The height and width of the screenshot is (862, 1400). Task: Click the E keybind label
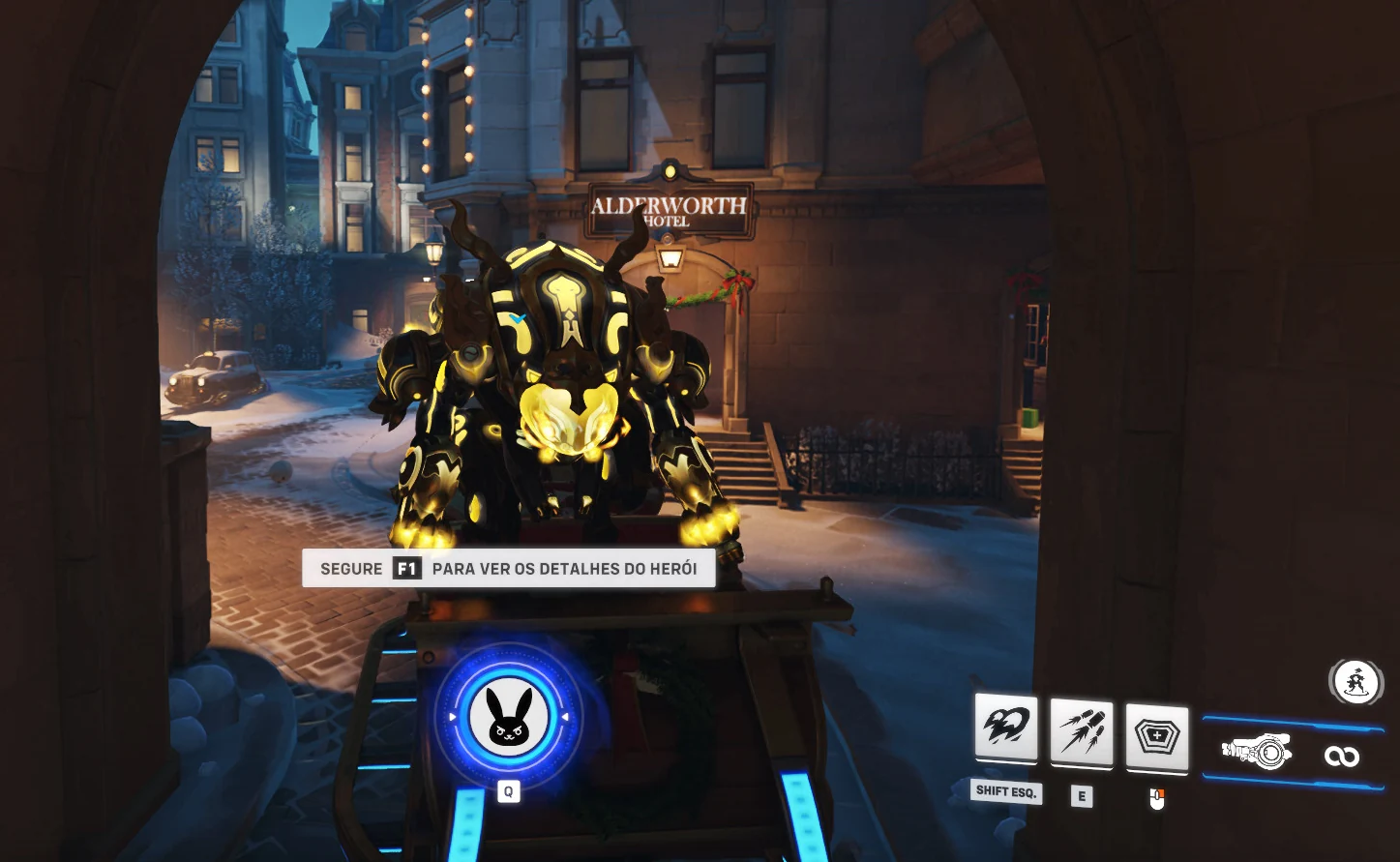[1082, 797]
